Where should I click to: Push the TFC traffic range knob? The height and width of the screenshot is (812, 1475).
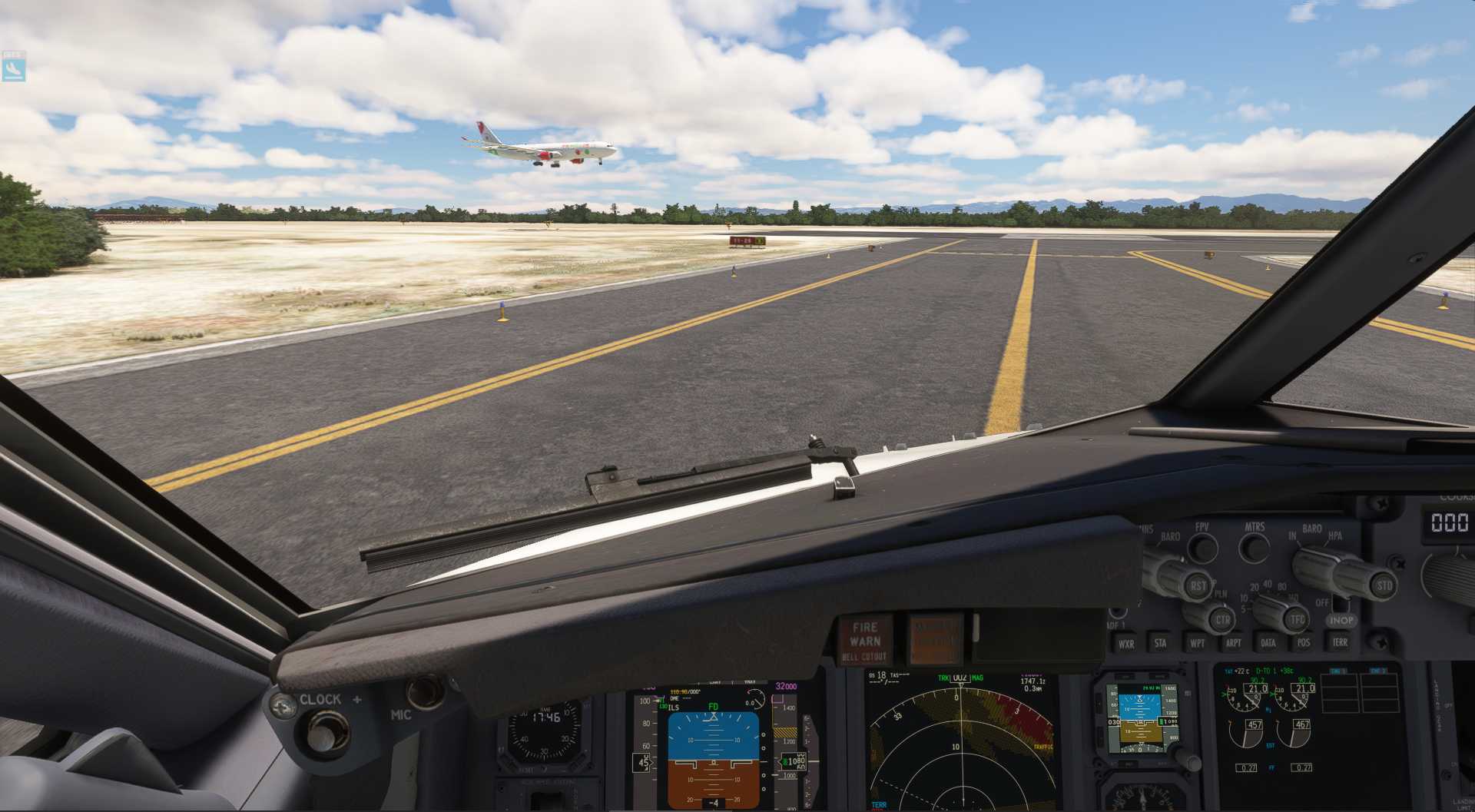(1297, 619)
